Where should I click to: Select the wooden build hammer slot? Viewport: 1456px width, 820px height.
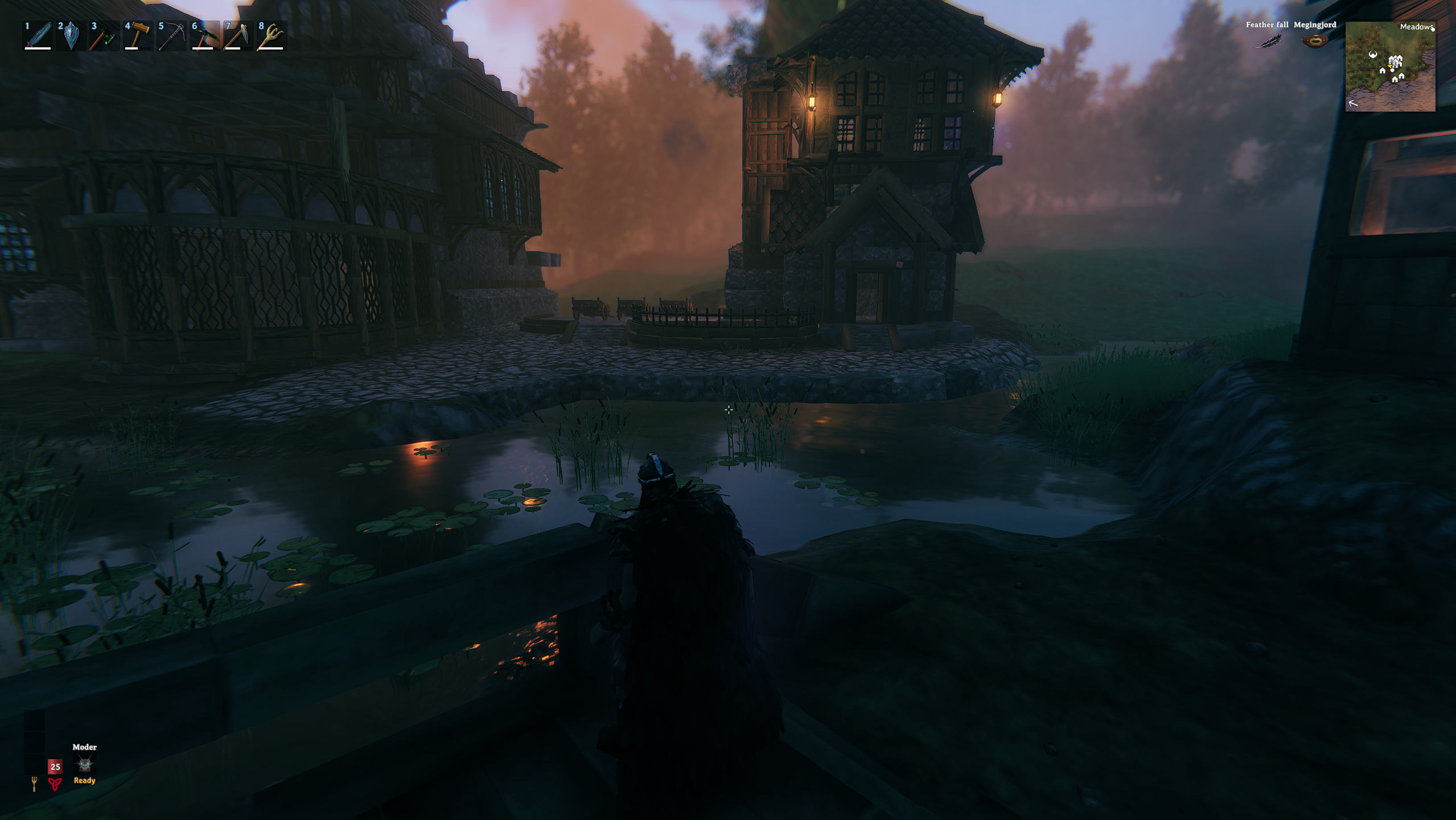[138, 36]
